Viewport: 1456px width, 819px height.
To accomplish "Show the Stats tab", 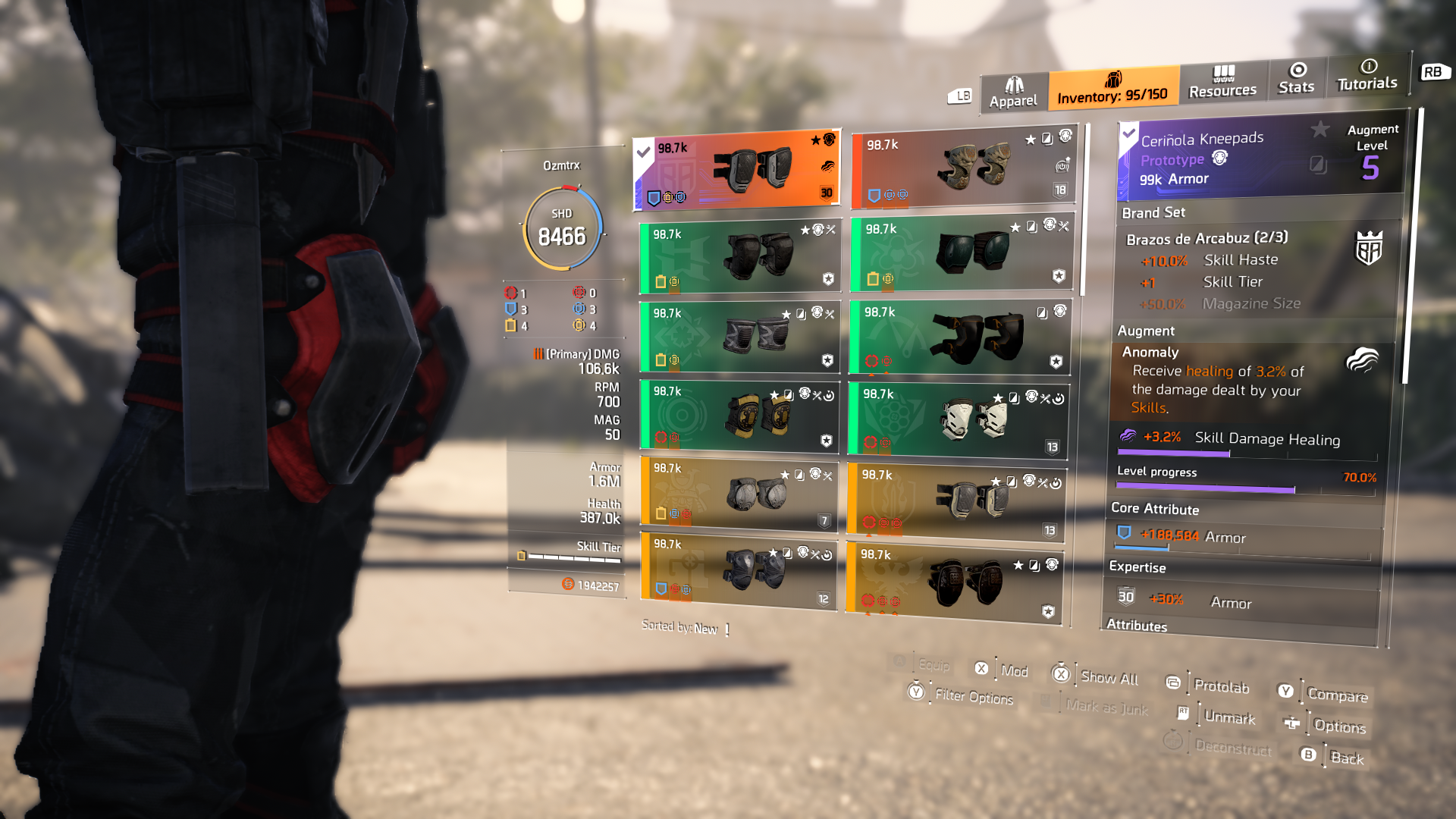I will (x=1296, y=79).
